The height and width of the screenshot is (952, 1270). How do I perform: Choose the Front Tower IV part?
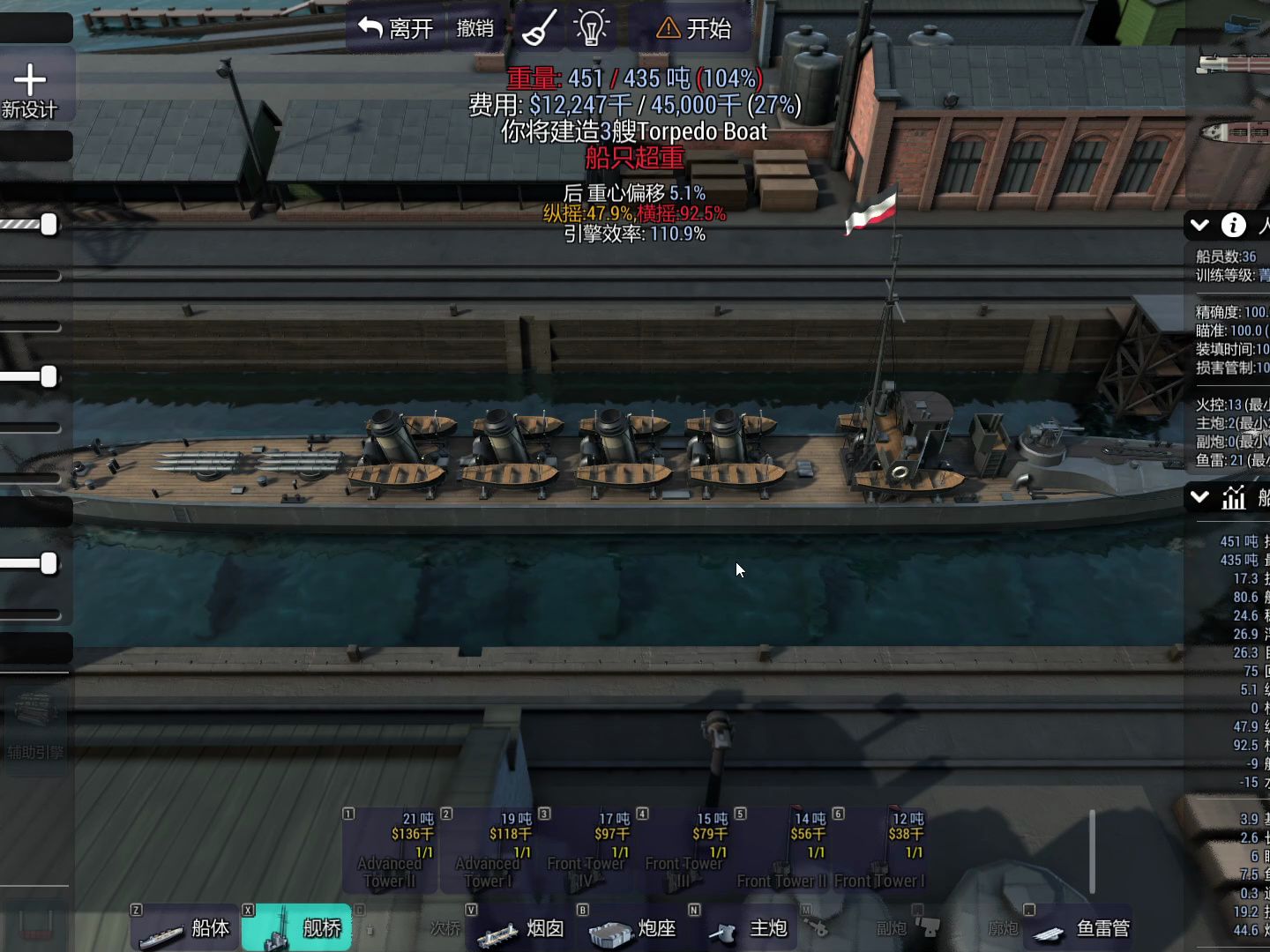[586, 851]
